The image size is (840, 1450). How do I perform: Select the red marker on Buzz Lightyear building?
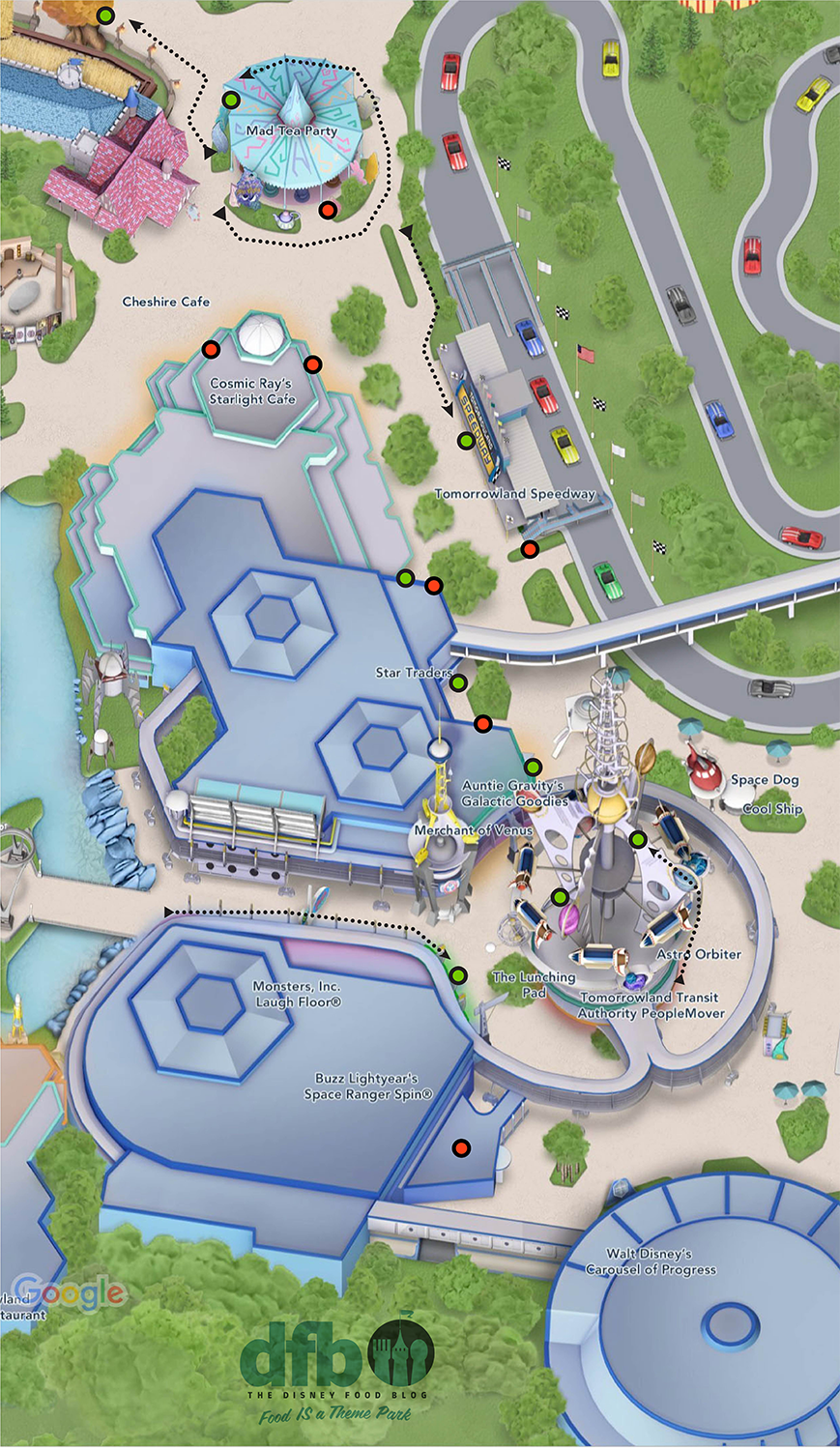pyautogui.click(x=461, y=1147)
